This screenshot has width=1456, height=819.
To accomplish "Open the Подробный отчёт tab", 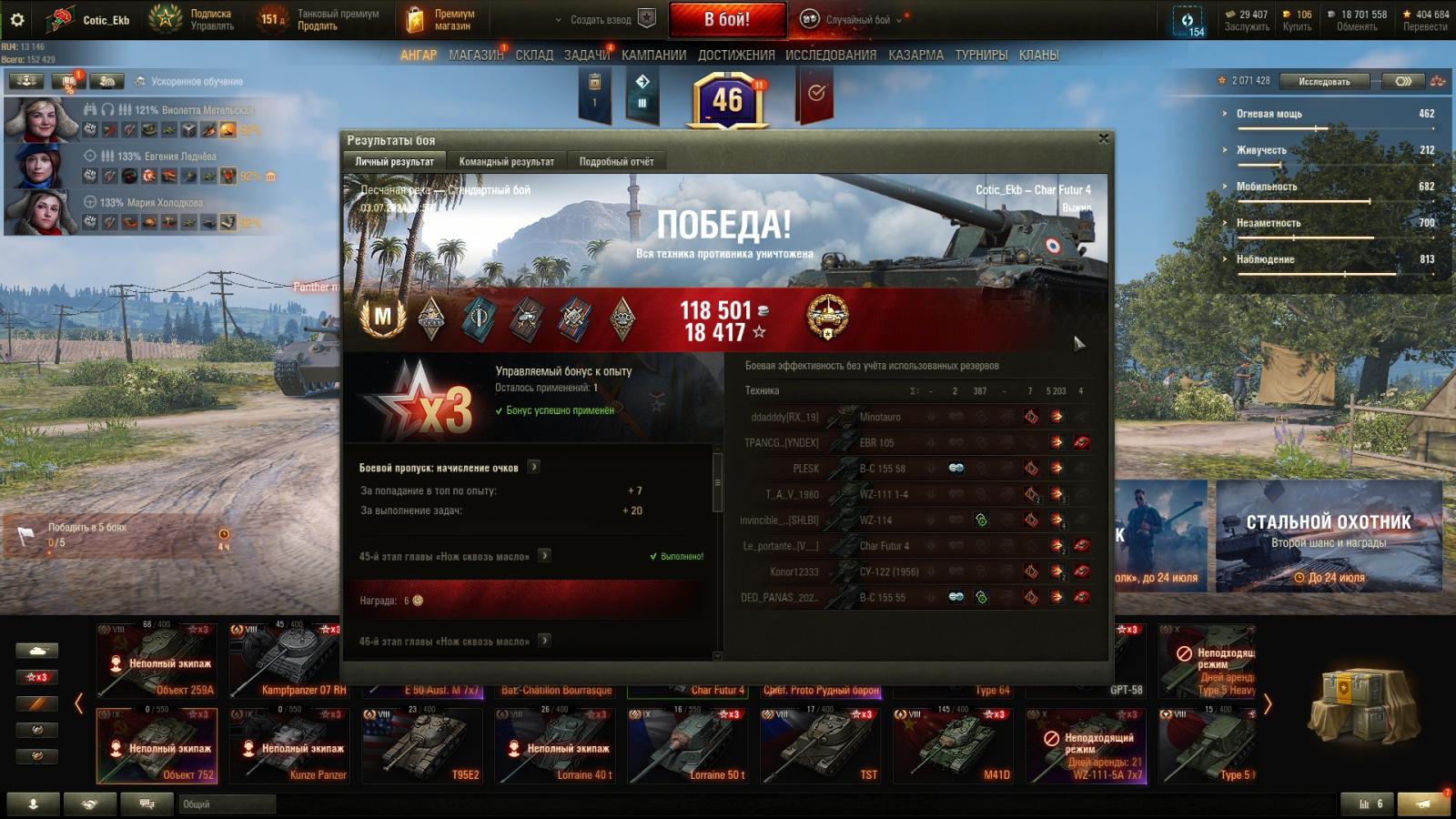I will 616,162.
